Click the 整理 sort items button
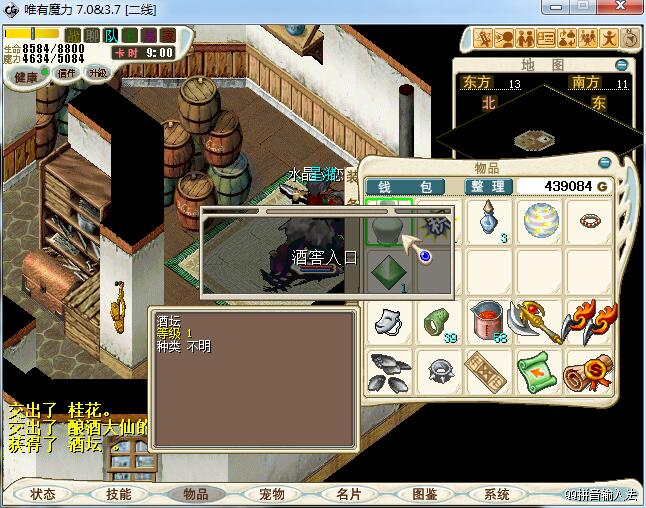 pyautogui.click(x=490, y=187)
